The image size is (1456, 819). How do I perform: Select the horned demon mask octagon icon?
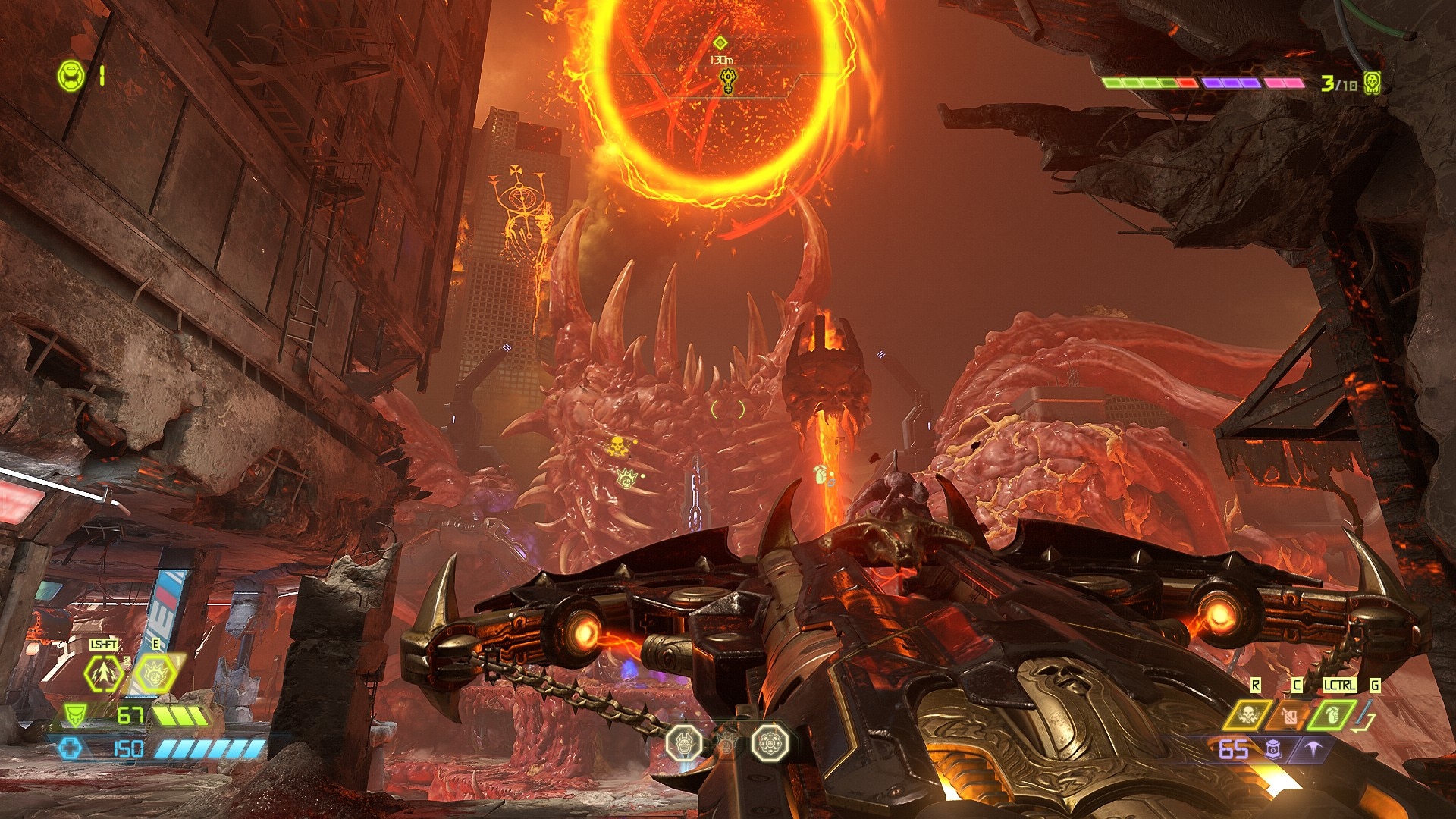pos(683,742)
